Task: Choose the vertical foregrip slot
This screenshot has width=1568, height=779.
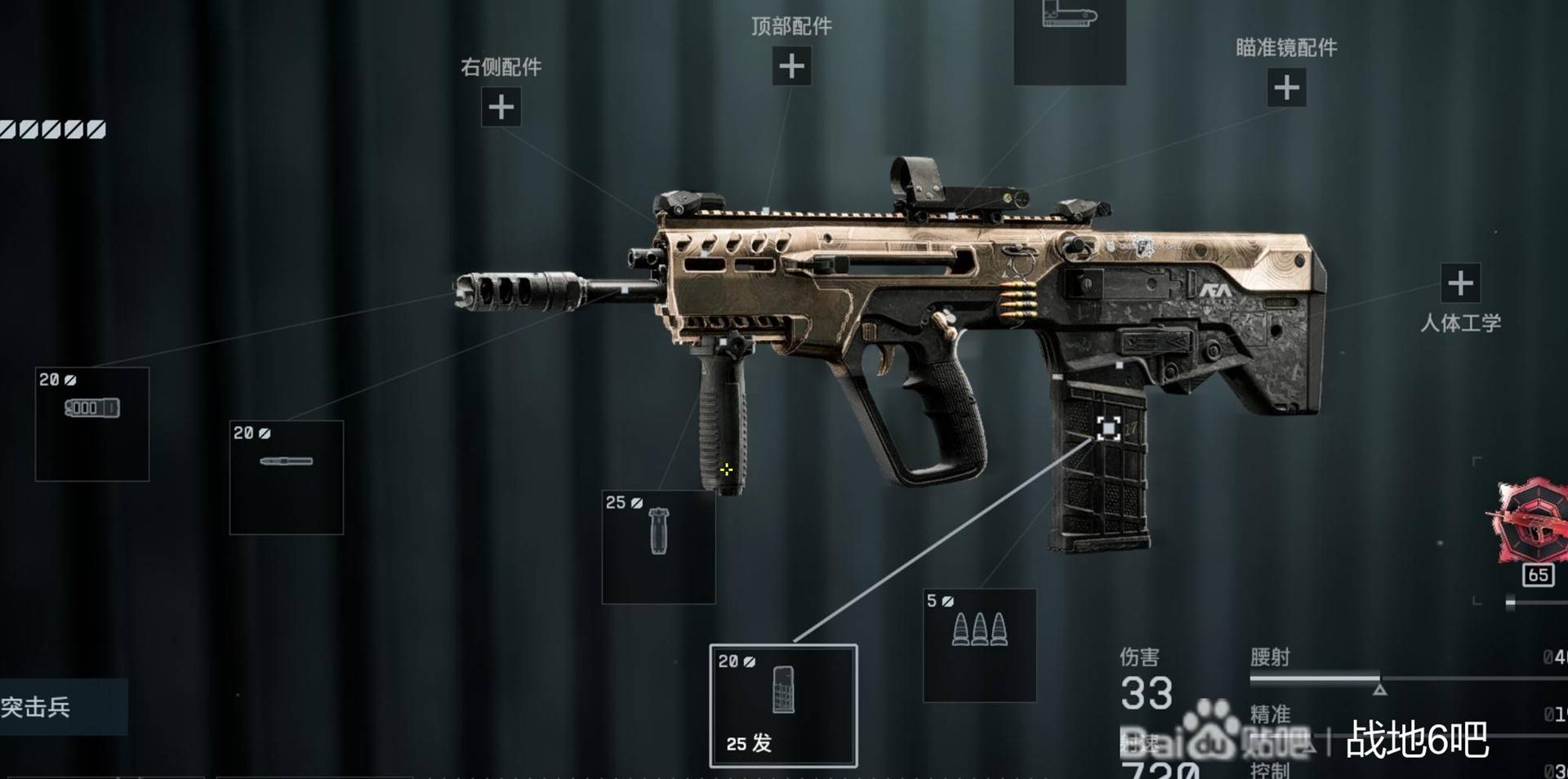Action: pyautogui.click(x=658, y=546)
